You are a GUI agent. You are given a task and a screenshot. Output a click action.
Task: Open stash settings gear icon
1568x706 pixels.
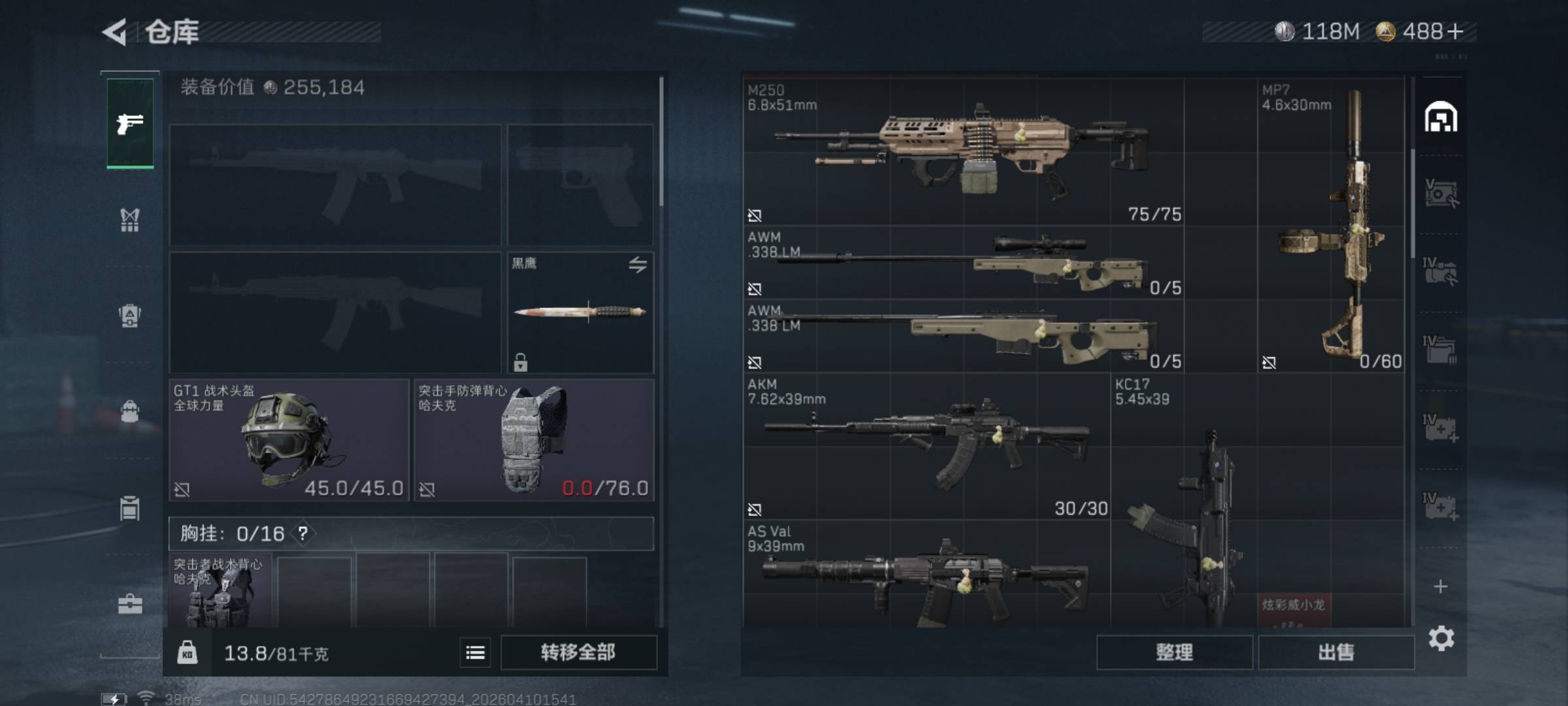pos(1441,639)
